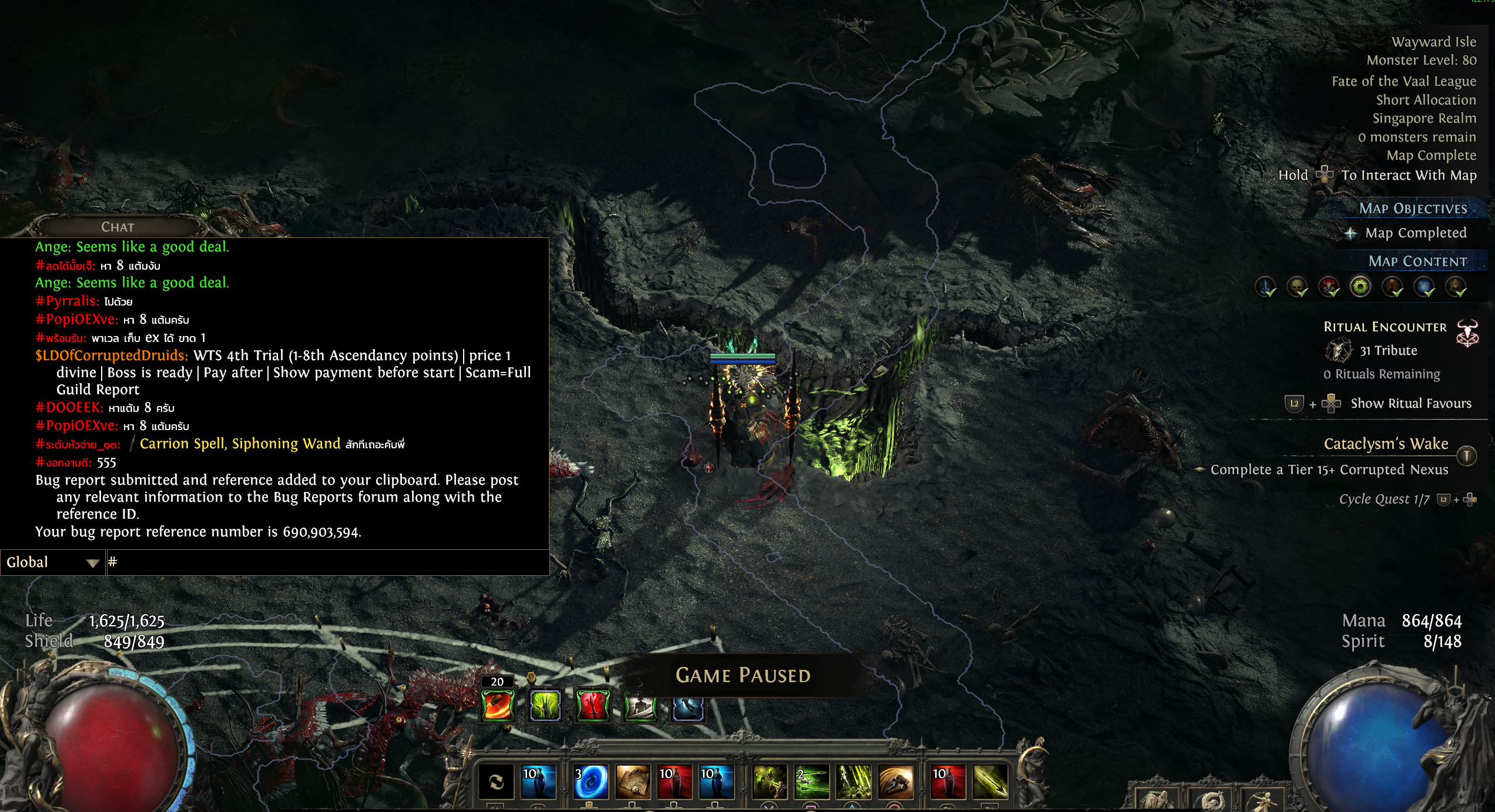Select the skull map content icon

[x=1297, y=287]
